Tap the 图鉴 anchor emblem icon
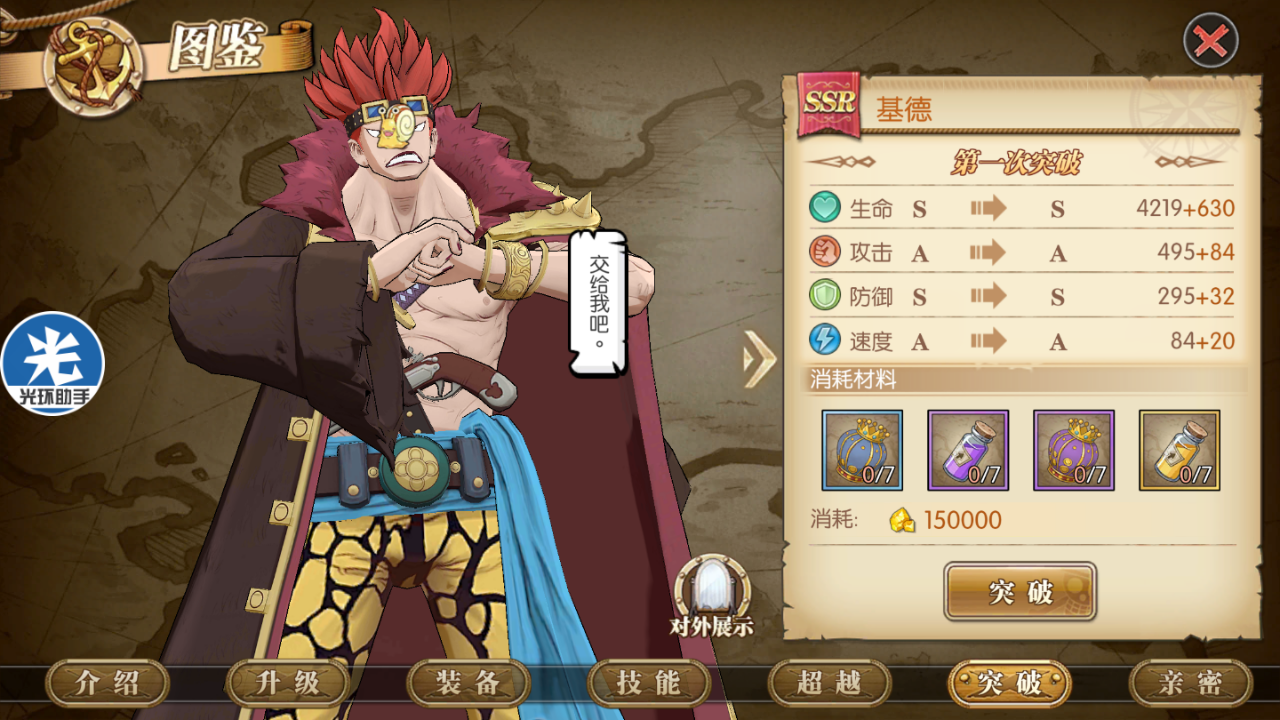 (x=93, y=64)
